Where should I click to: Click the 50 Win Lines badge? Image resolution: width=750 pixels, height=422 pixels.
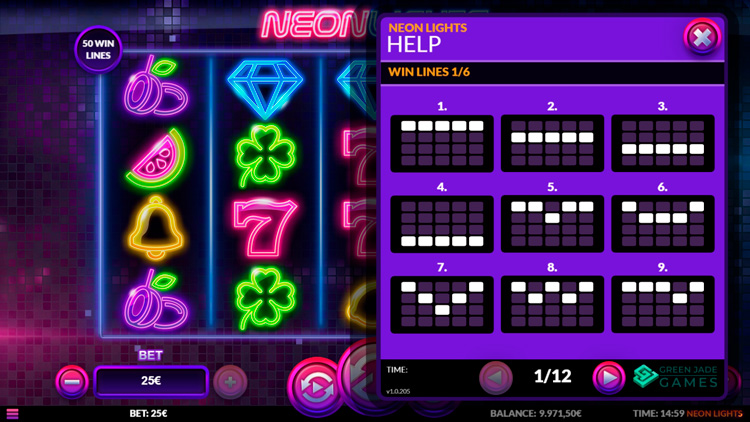coord(98,49)
